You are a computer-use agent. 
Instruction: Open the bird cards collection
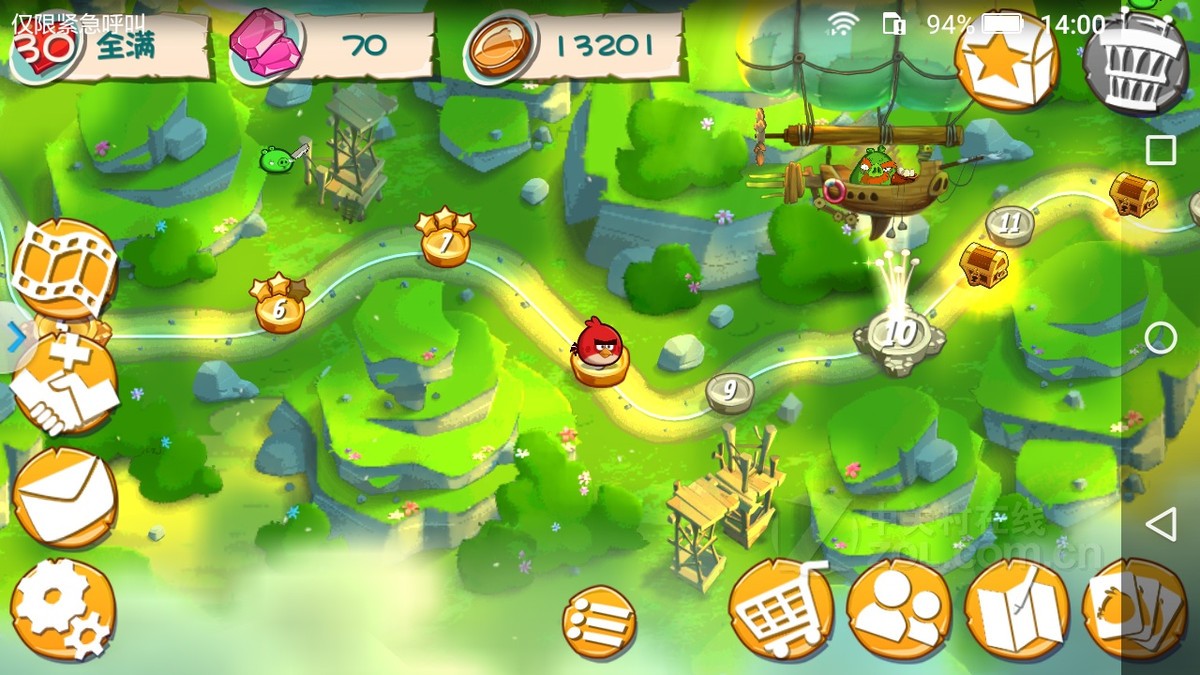click(1134, 608)
